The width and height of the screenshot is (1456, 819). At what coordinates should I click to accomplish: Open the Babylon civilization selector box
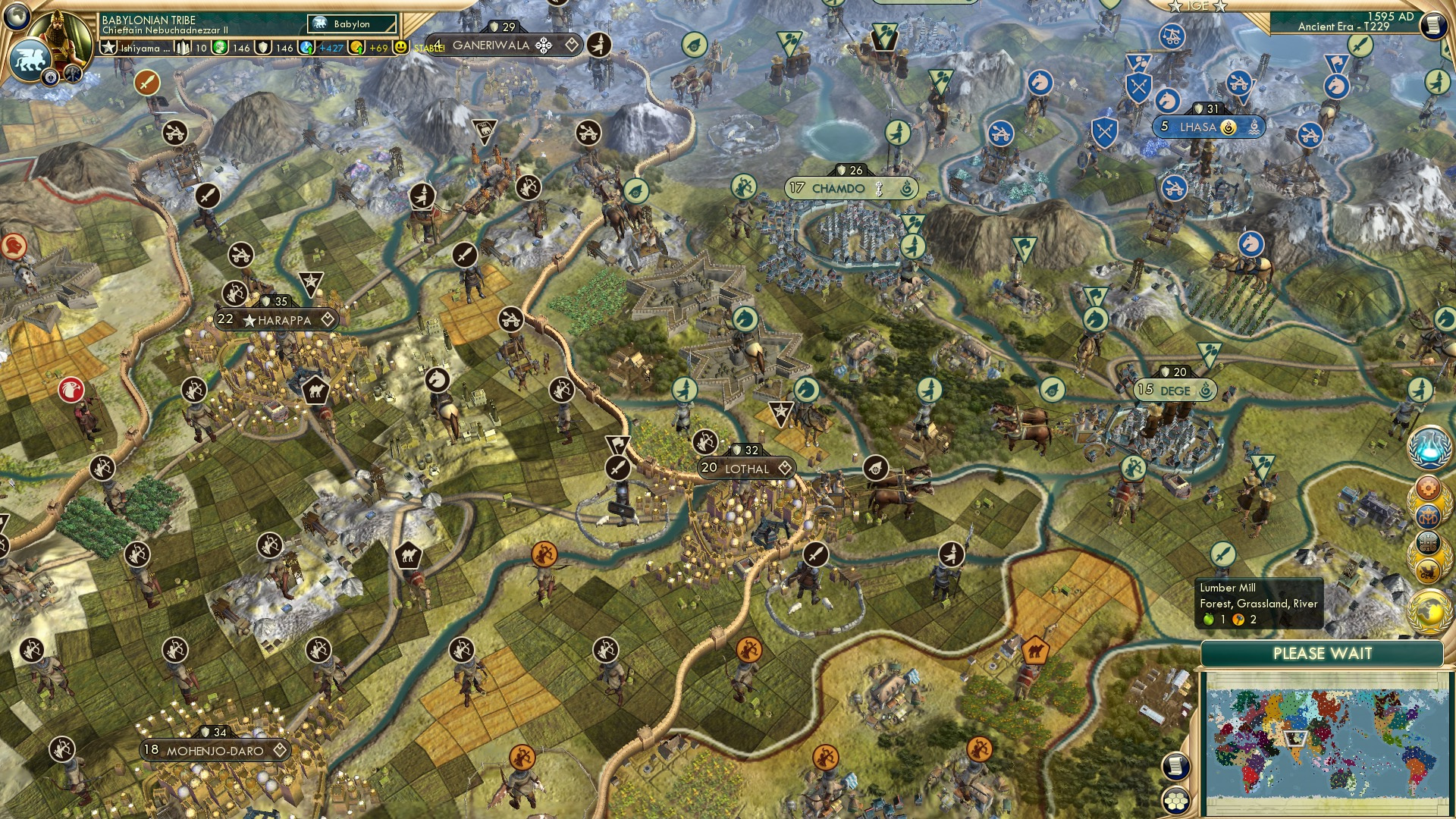click(x=350, y=24)
